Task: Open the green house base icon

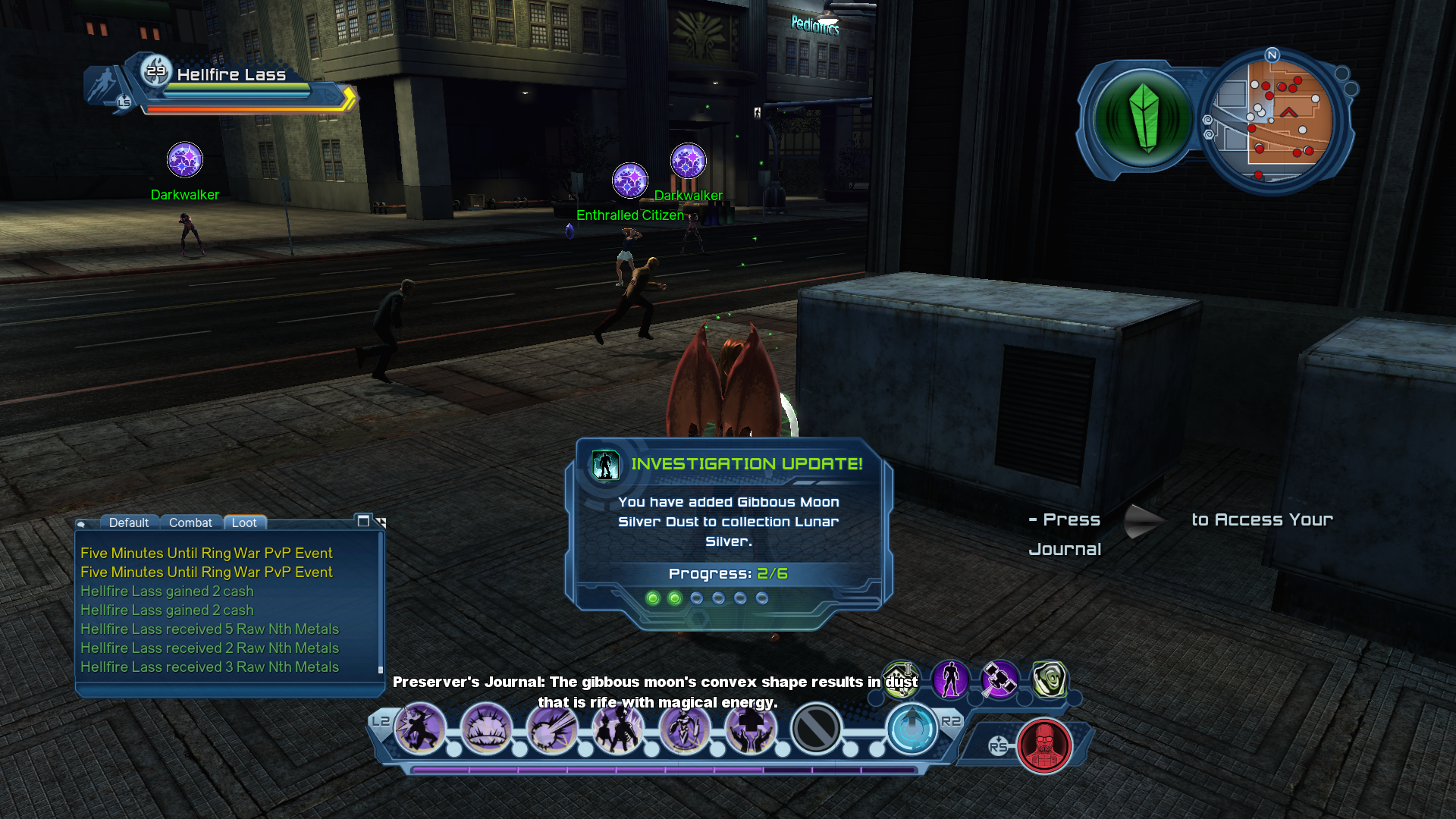Action: click(x=901, y=679)
